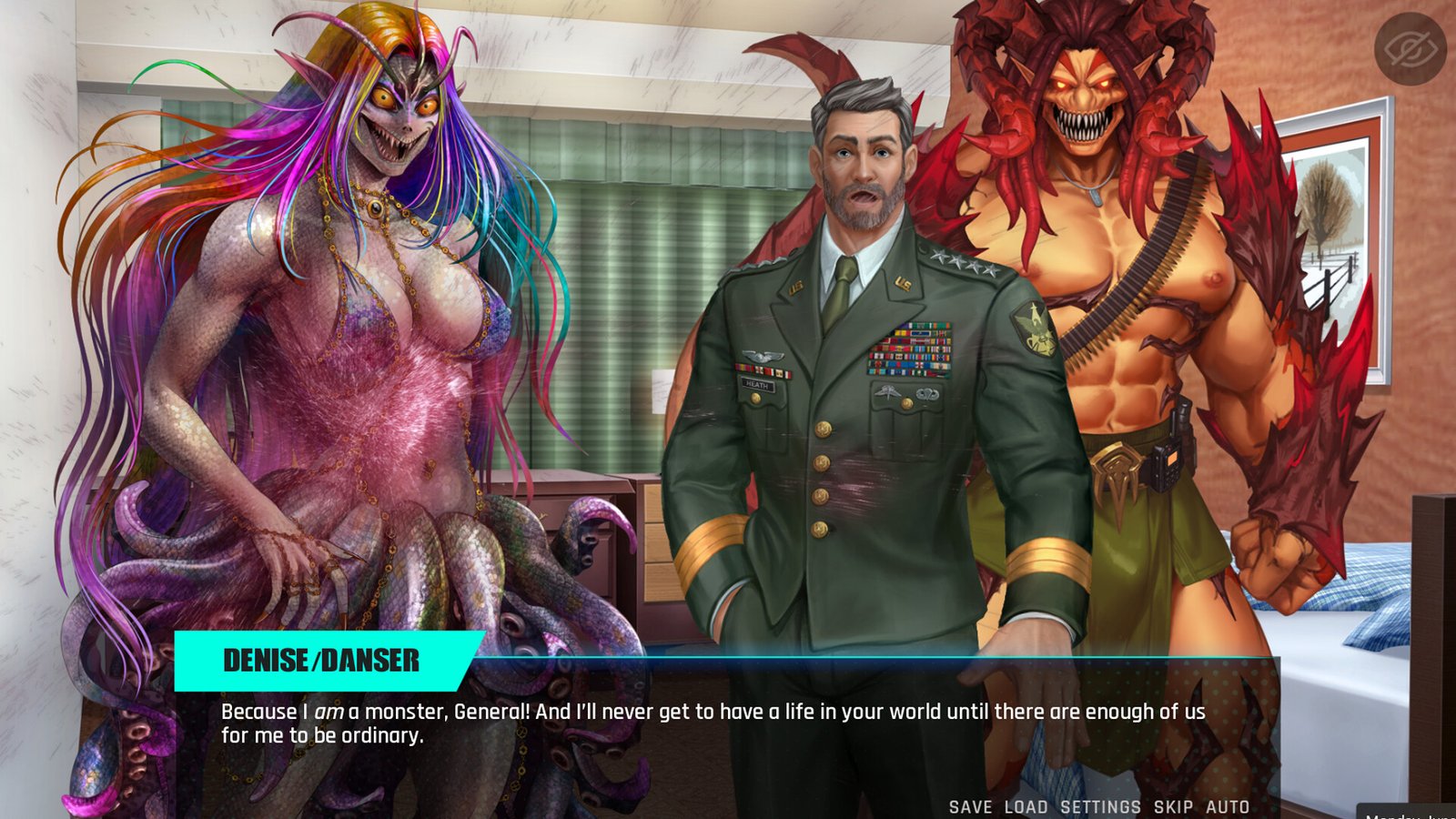
Task: Enable SKIP mode to fast-forward dialogue
Action: coord(1173,806)
